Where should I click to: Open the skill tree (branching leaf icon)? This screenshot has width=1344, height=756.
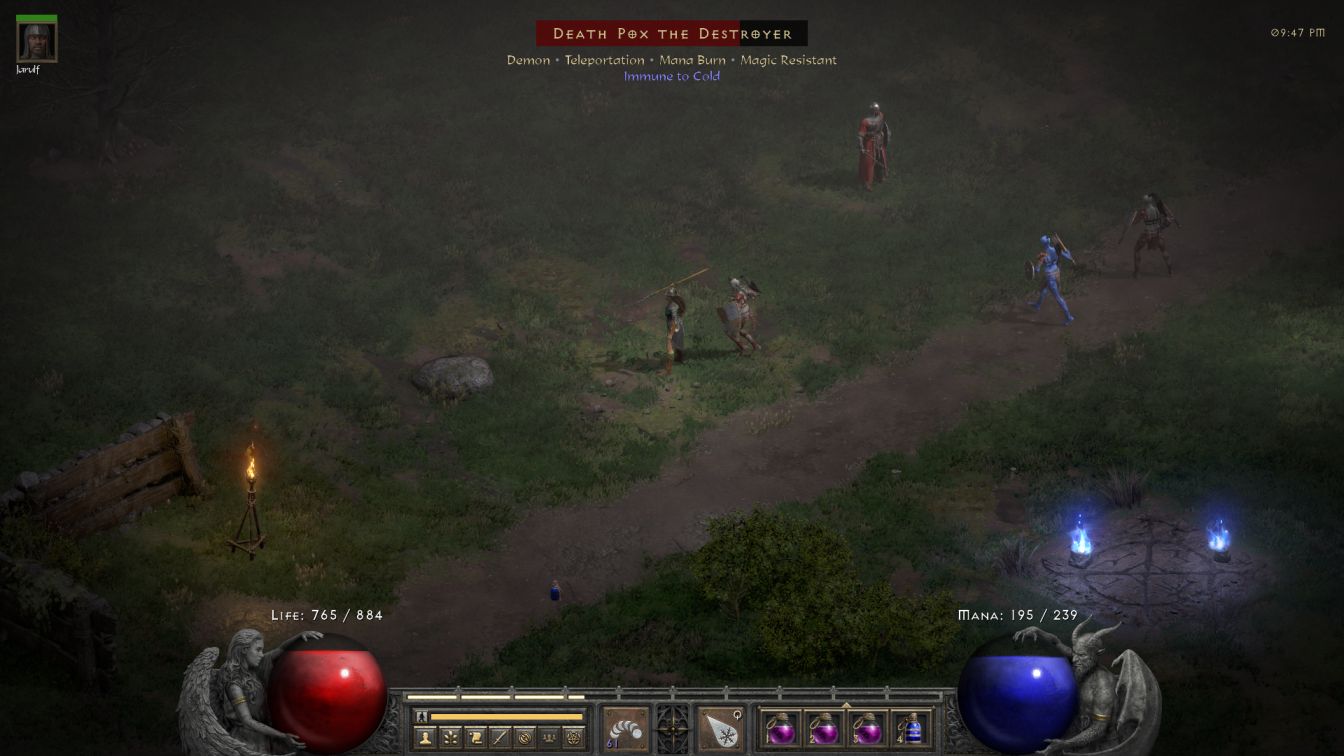tap(451, 738)
